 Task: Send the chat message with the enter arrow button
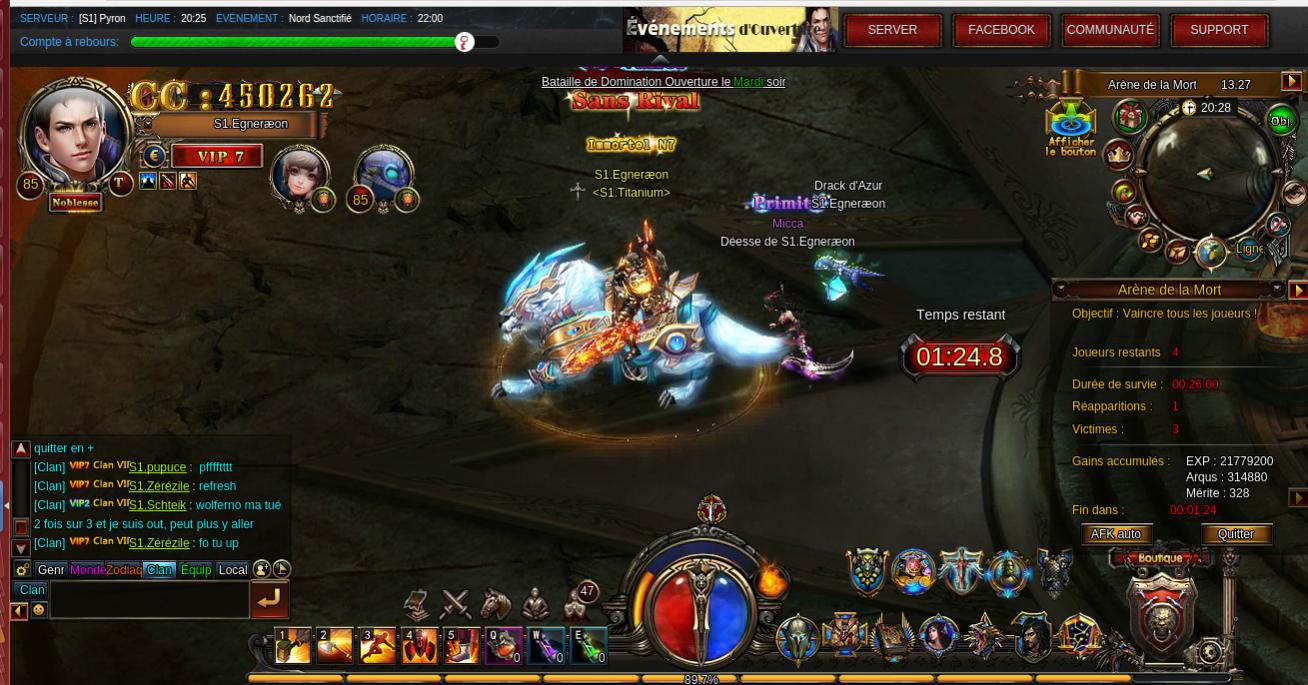tap(269, 599)
